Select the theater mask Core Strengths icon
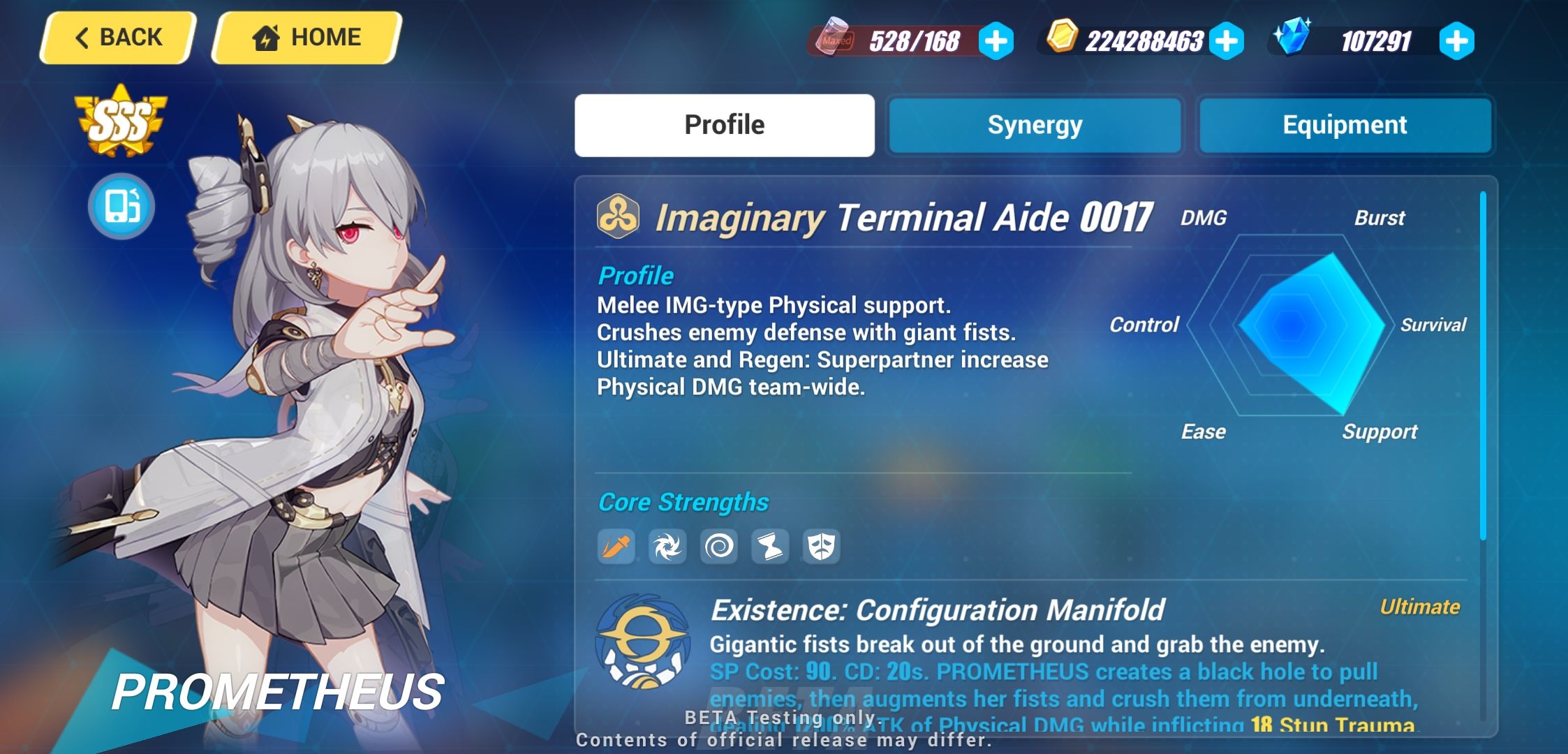The image size is (1568, 754). [x=821, y=547]
